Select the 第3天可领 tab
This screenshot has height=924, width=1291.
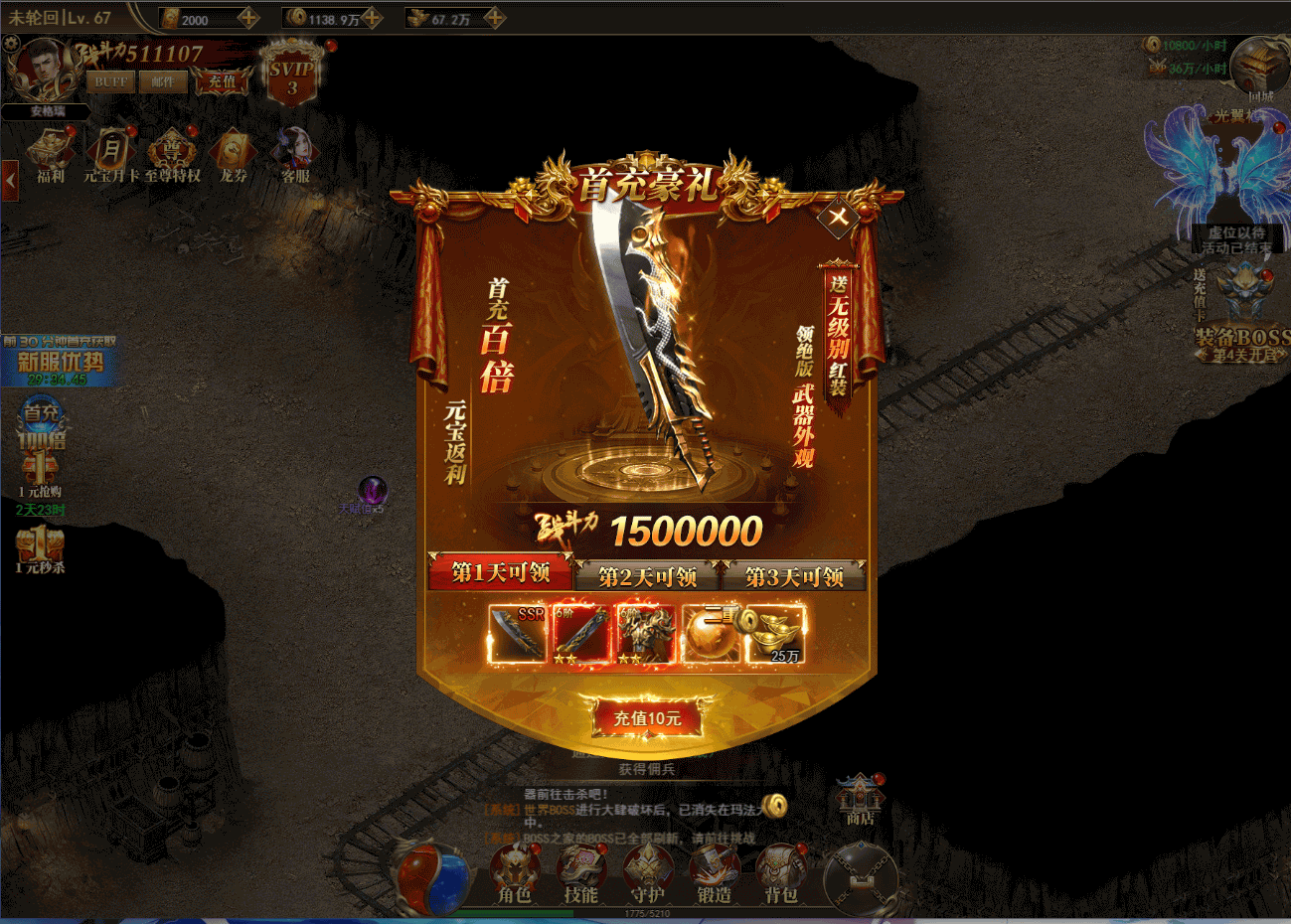tap(794, 575)
